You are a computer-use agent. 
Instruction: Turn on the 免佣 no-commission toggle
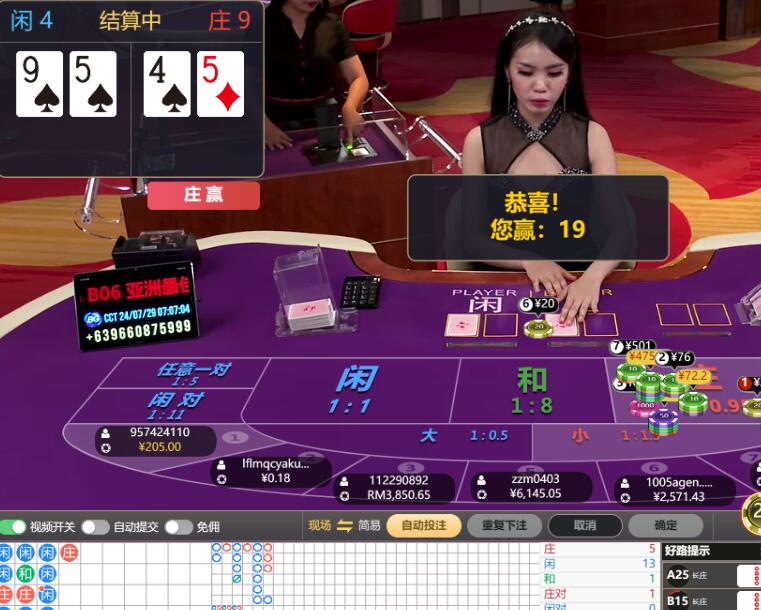178,526
